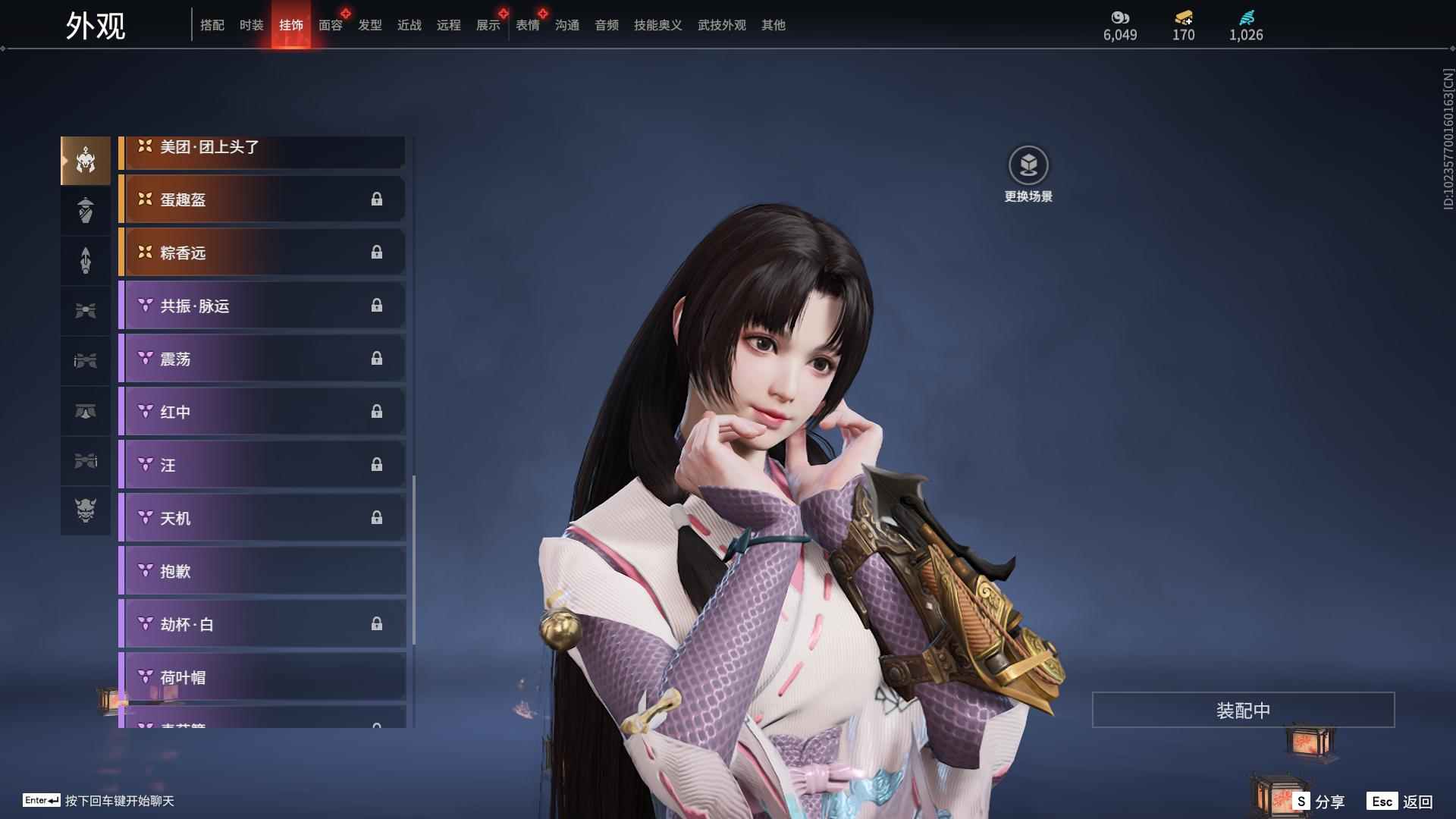Screen dimensions: 1456x819
Task: Switch to the 时装 tab
Action: (251, 25)
